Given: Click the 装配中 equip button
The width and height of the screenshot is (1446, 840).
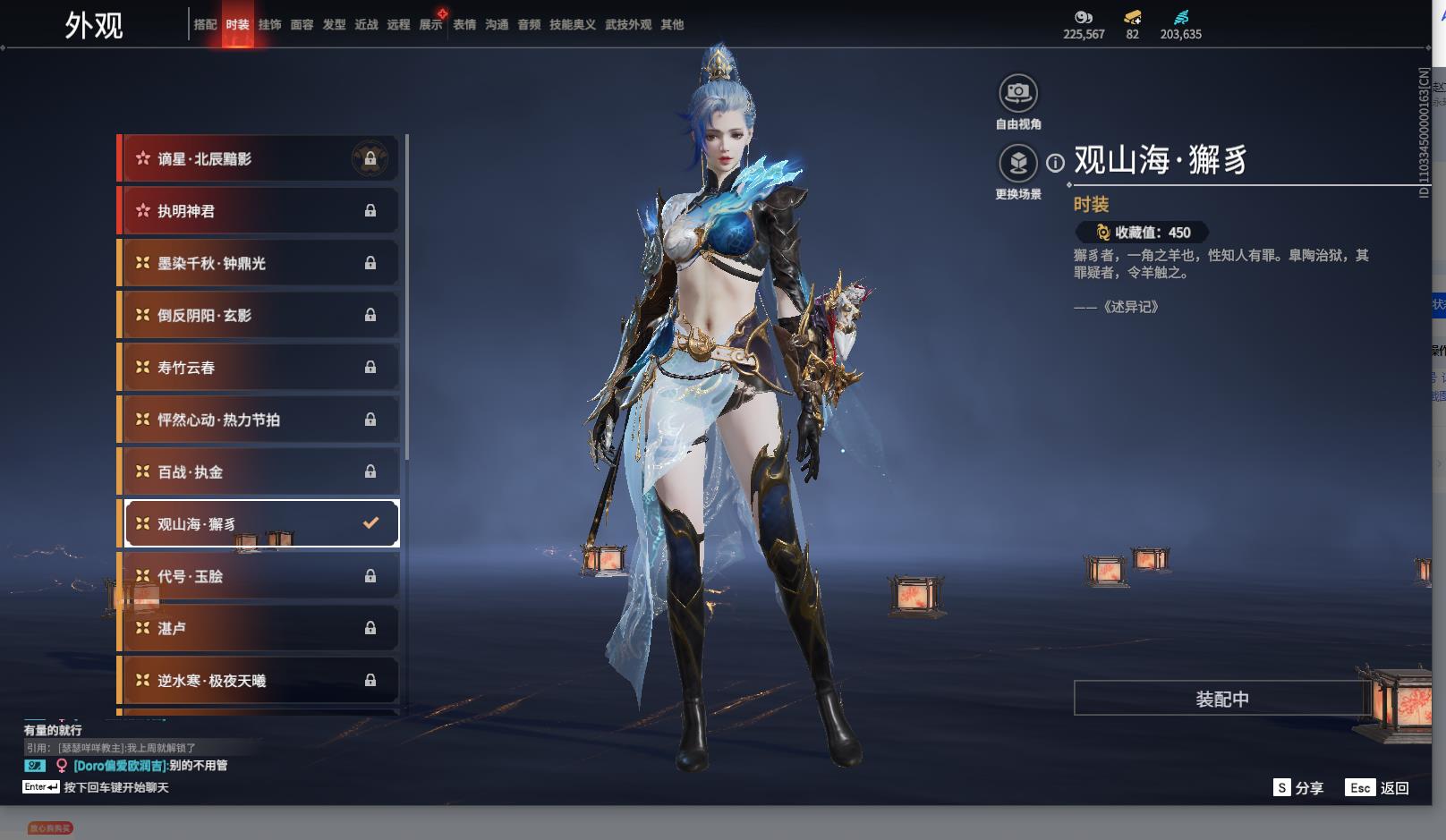Looking at the screenshot, I should (1221, 699).
